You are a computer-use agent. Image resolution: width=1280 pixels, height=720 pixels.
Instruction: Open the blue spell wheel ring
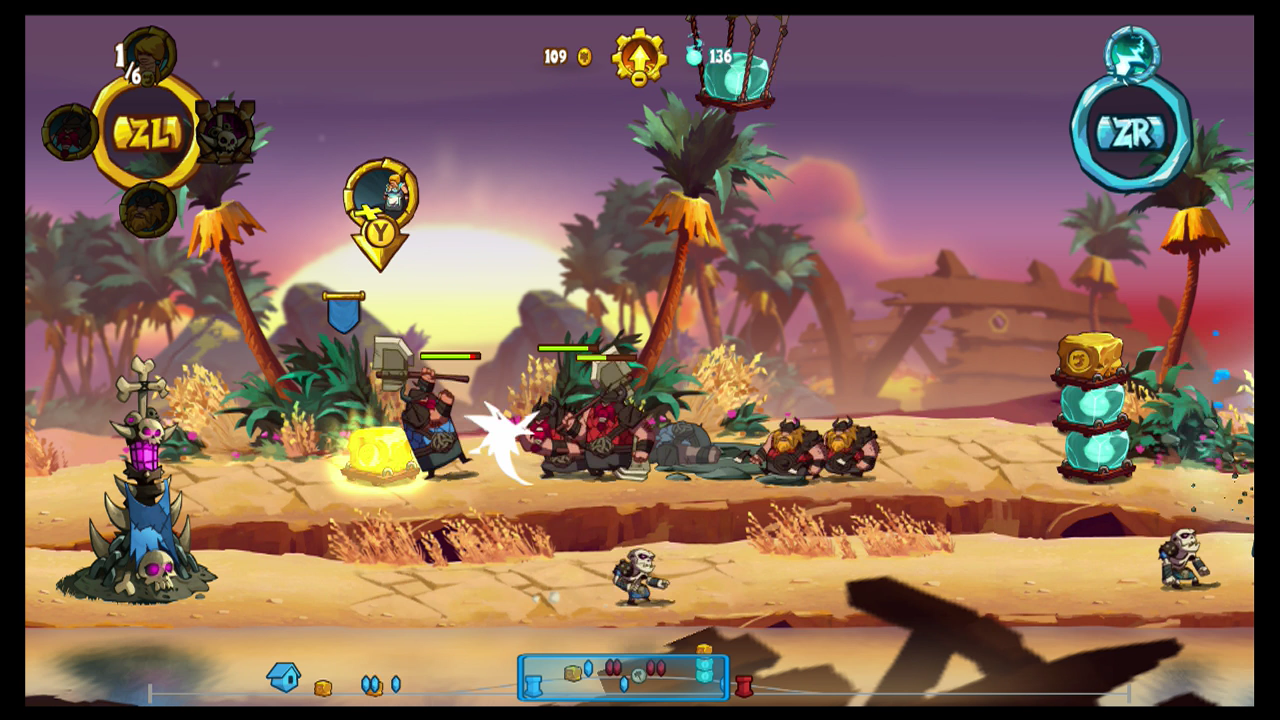(1131, 132)
